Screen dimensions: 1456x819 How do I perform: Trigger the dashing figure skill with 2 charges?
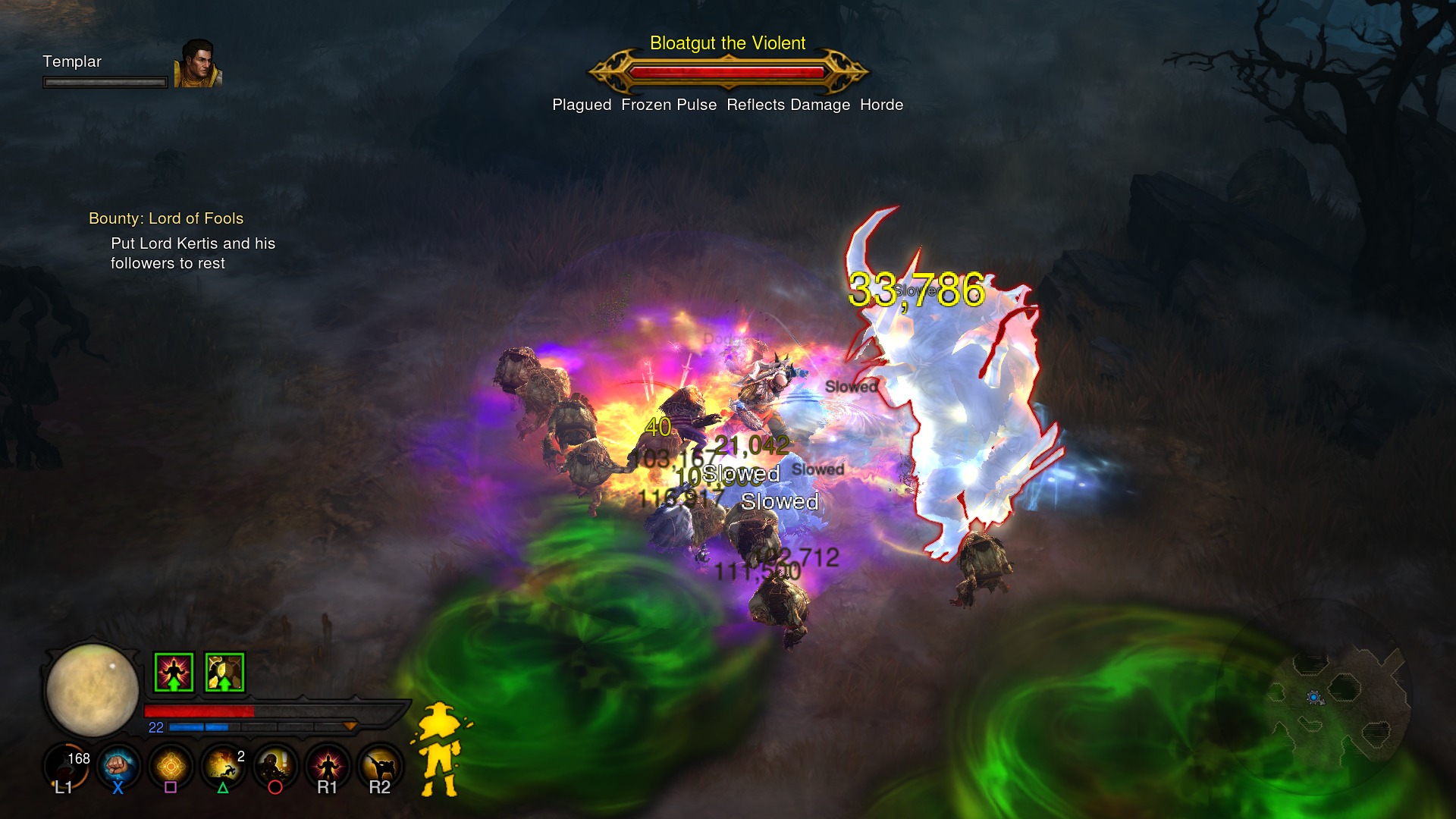click(x=223, y=766)
